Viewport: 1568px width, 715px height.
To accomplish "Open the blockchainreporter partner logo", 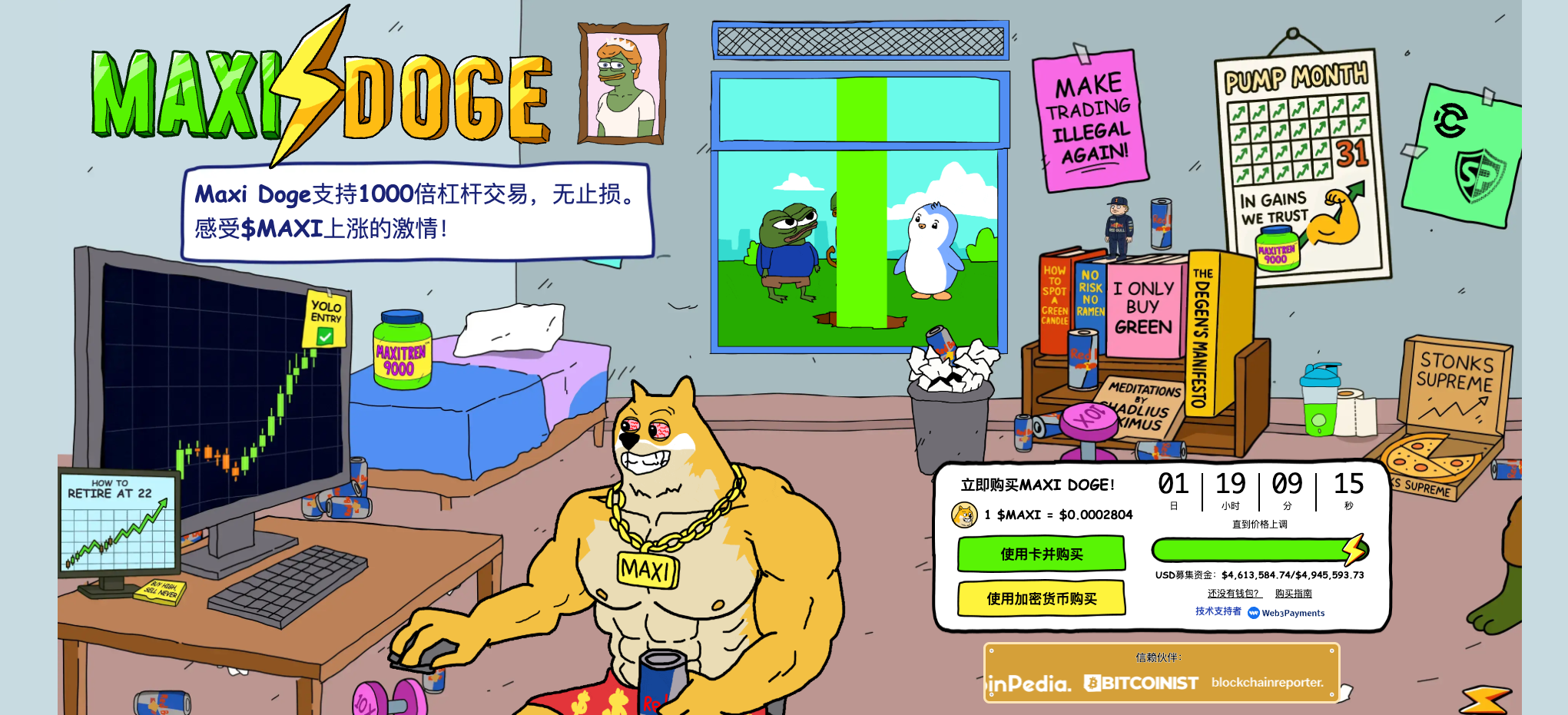I will (x=1267, y=682).
